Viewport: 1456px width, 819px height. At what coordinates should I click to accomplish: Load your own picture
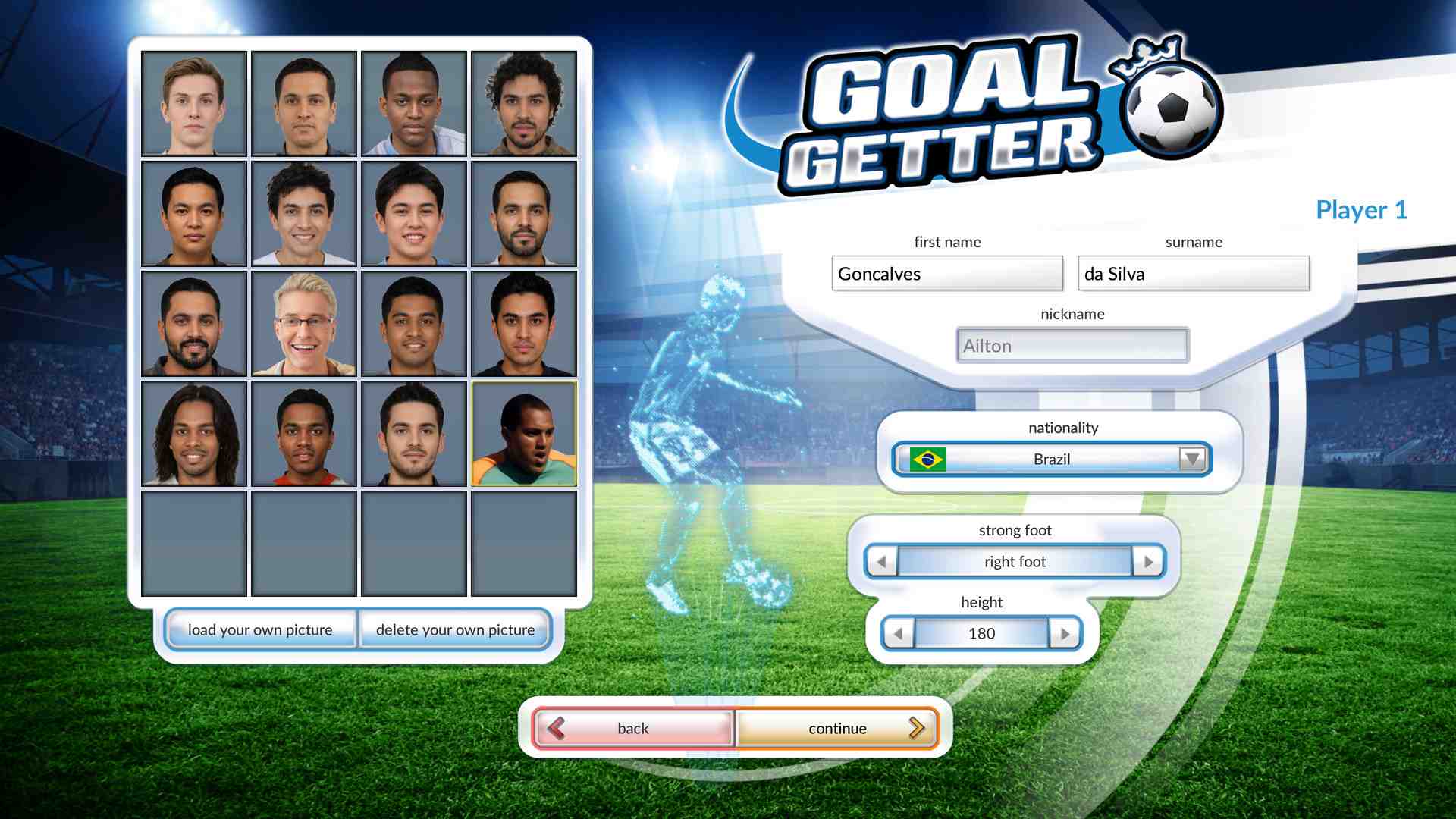pyautogui.click(x=260, y=629)
